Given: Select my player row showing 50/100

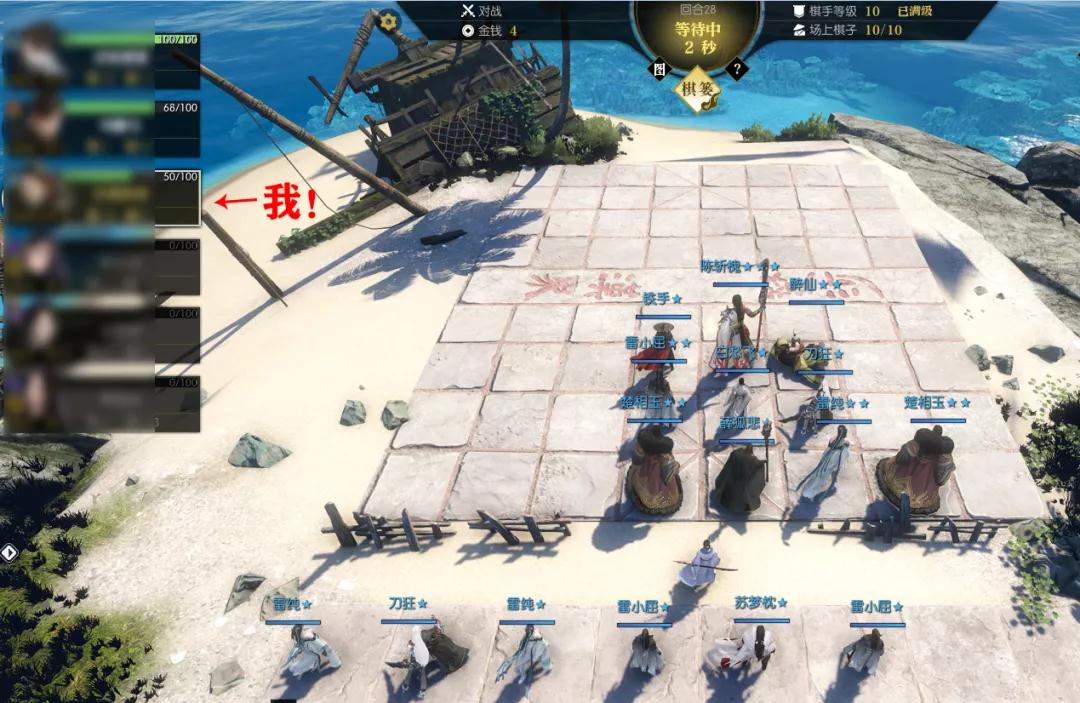Looking at the screenshot, I should tap(102, 196).
